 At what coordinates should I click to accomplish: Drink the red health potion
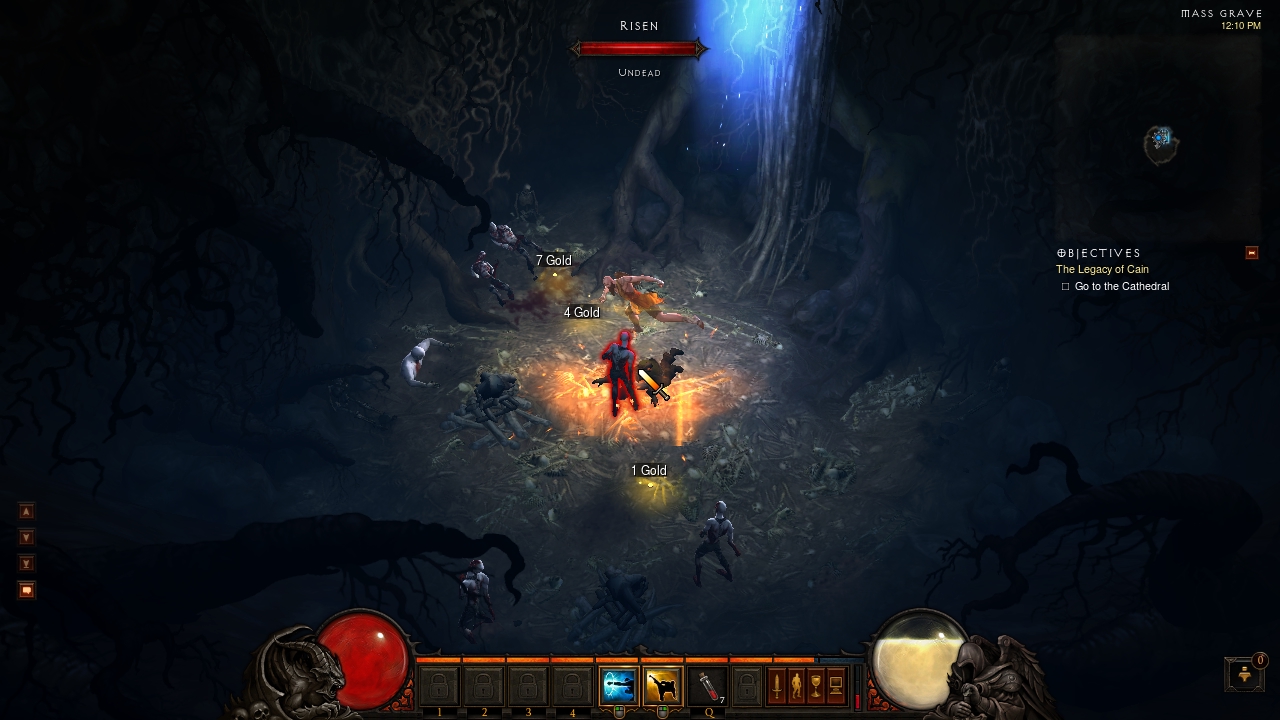click(706, 686)
